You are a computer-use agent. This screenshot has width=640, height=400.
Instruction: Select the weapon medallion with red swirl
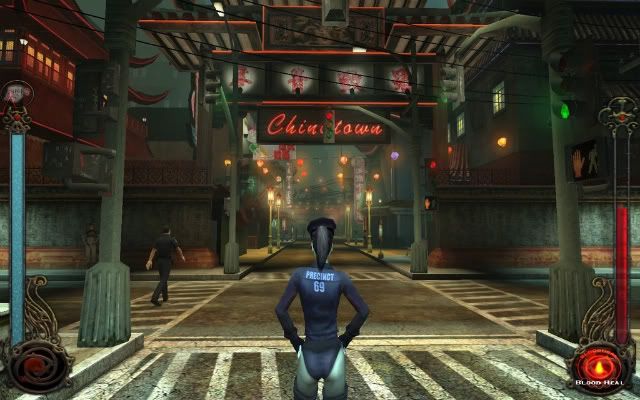(x=36, y=364)
